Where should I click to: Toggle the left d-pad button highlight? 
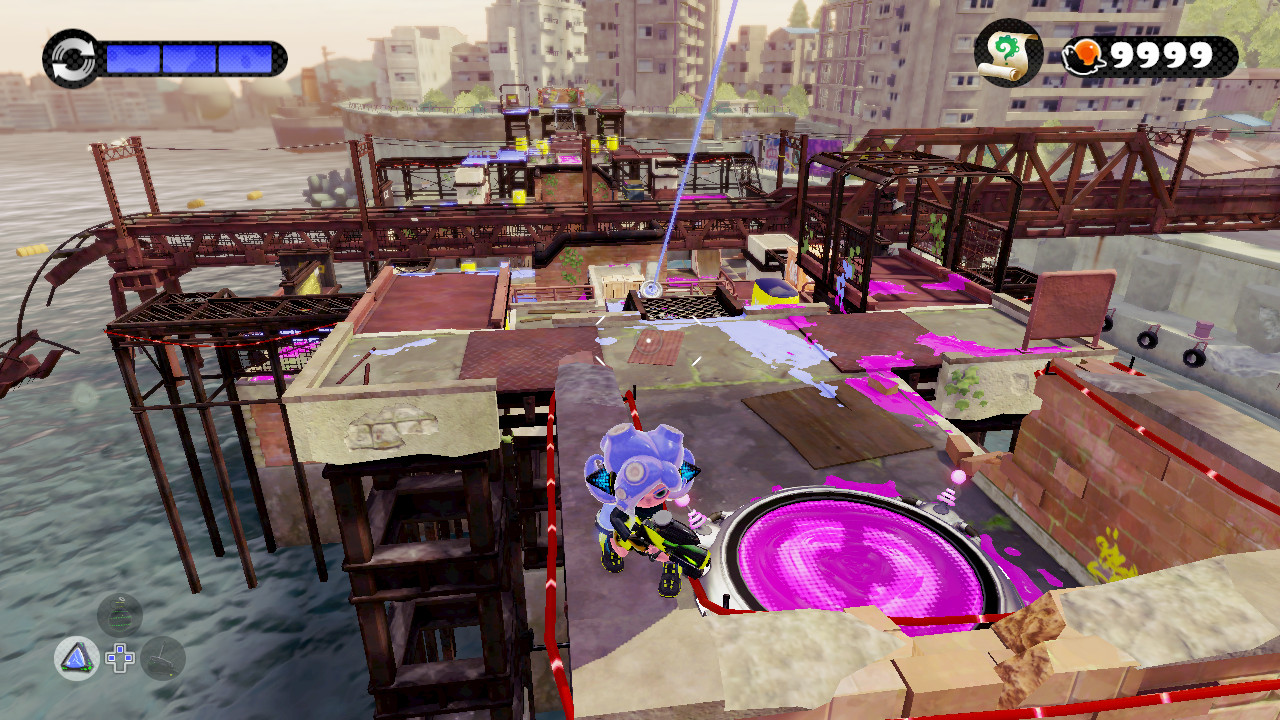(112, 658)
